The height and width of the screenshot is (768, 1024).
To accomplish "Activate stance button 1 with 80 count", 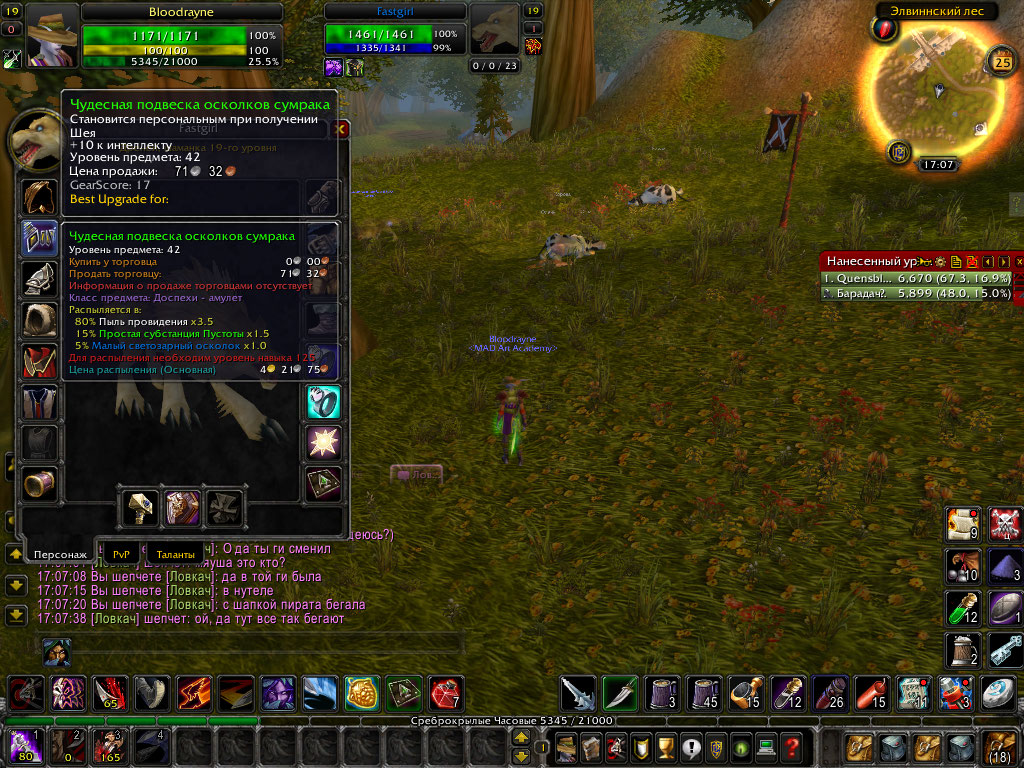I will (23, 747).
